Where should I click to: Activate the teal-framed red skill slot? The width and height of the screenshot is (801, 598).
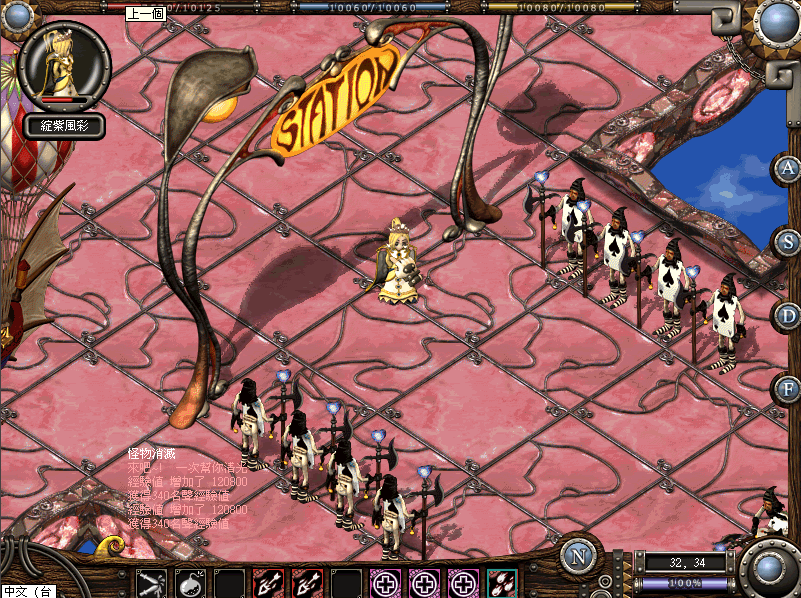click(x=502, y=582)
